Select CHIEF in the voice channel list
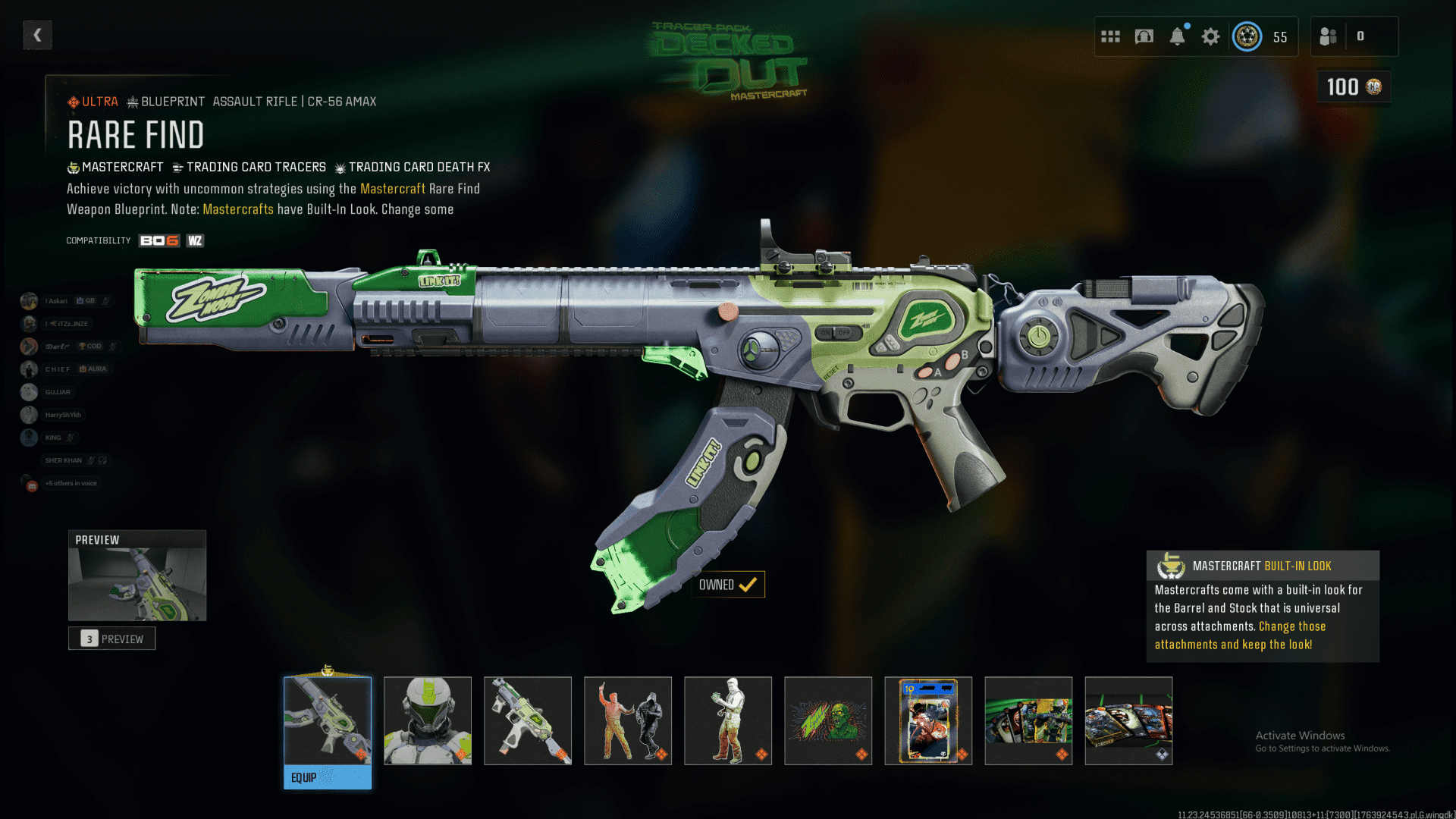This screenshot has height=819, width=1456. pyautogui.click(x=58, y=369)
